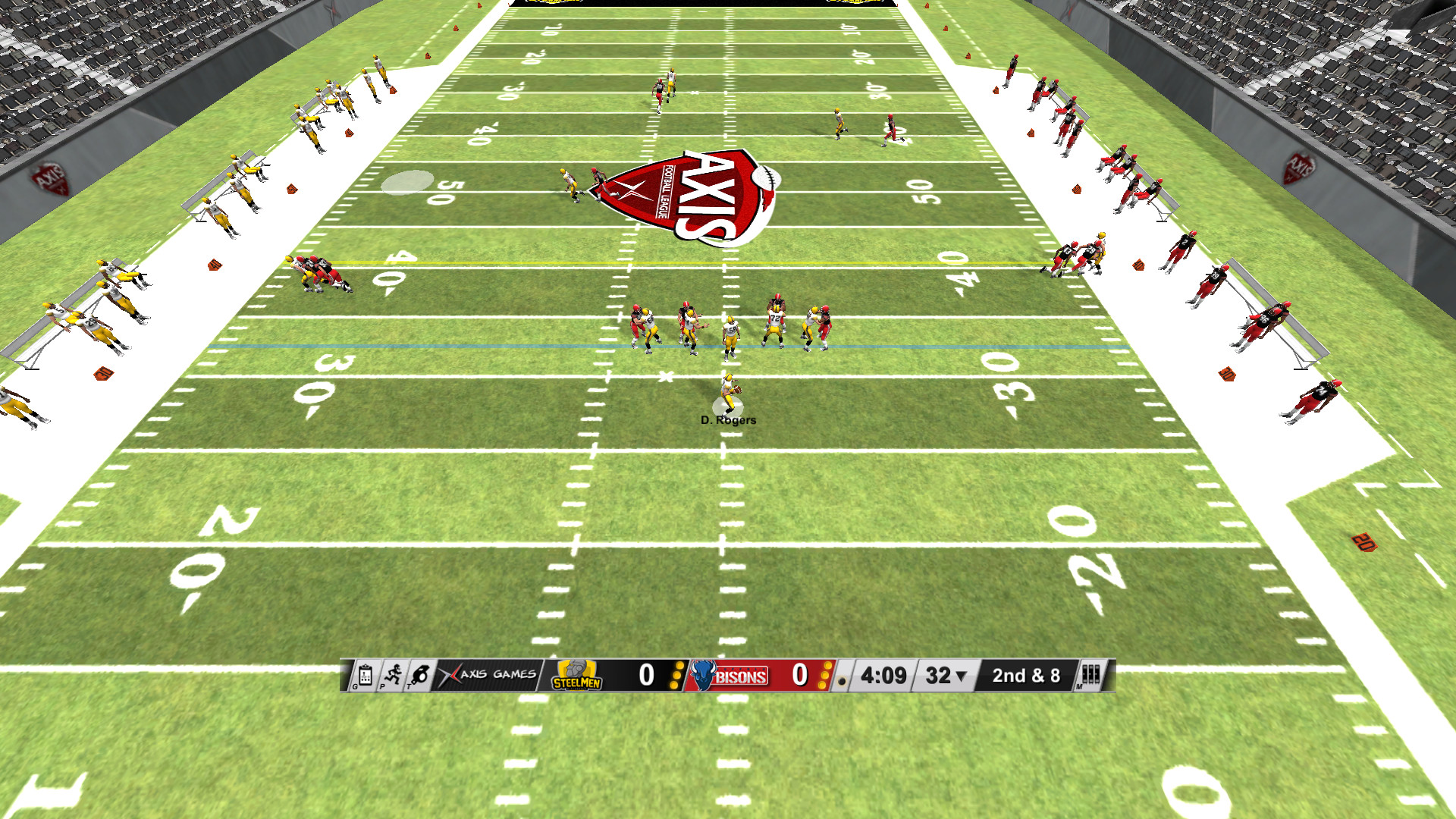Click the Bisons buffalo logo

tap(704, 675)
